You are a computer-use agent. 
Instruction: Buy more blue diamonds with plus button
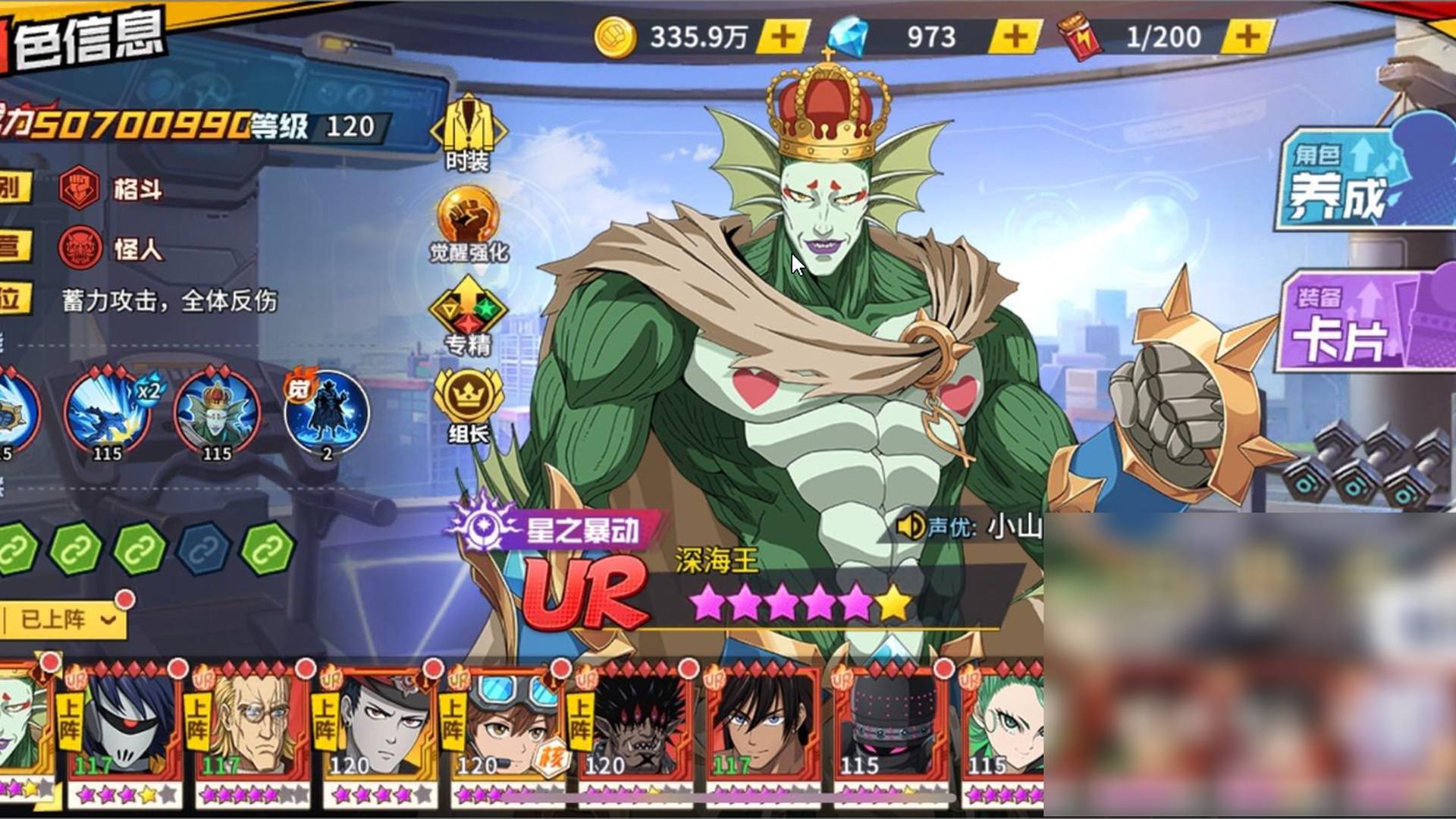tap(1015, 36)
